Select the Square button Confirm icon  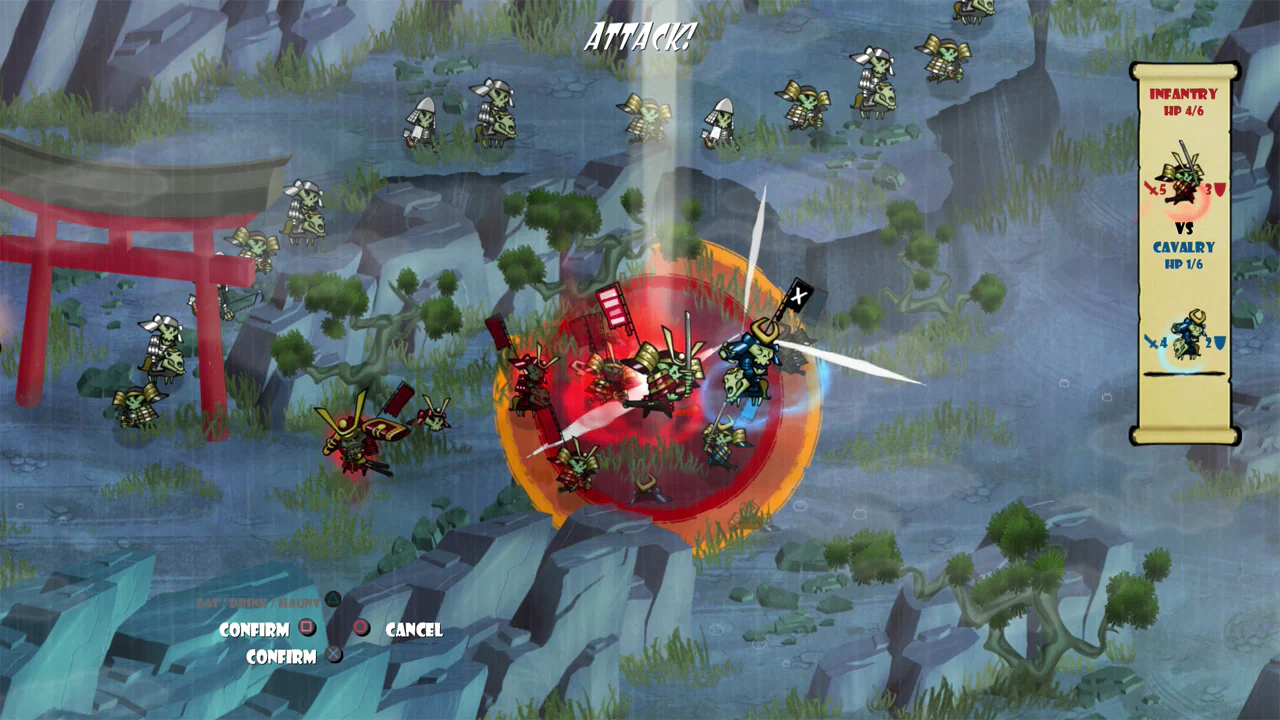[307, 628]
